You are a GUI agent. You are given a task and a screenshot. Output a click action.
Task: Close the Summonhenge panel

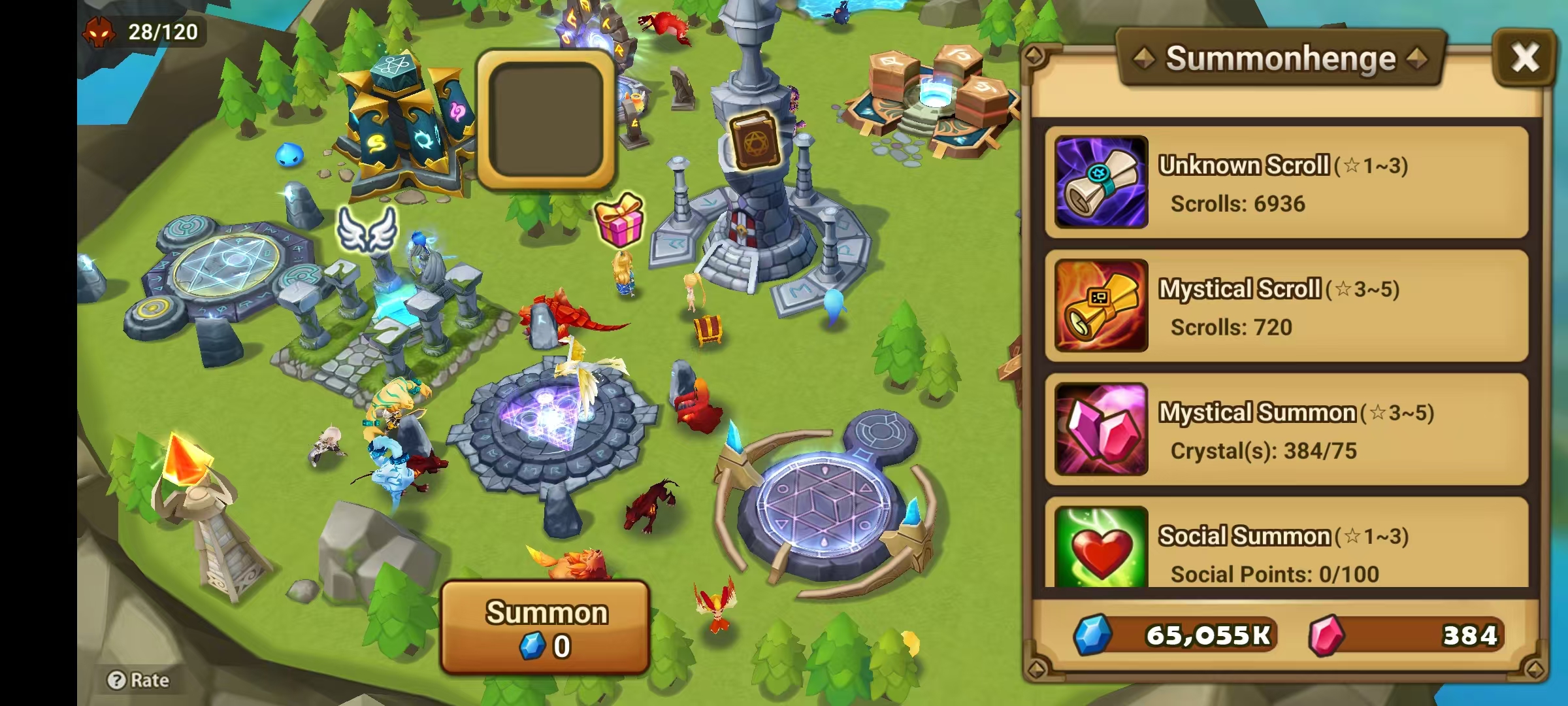tap(1526, 58)
